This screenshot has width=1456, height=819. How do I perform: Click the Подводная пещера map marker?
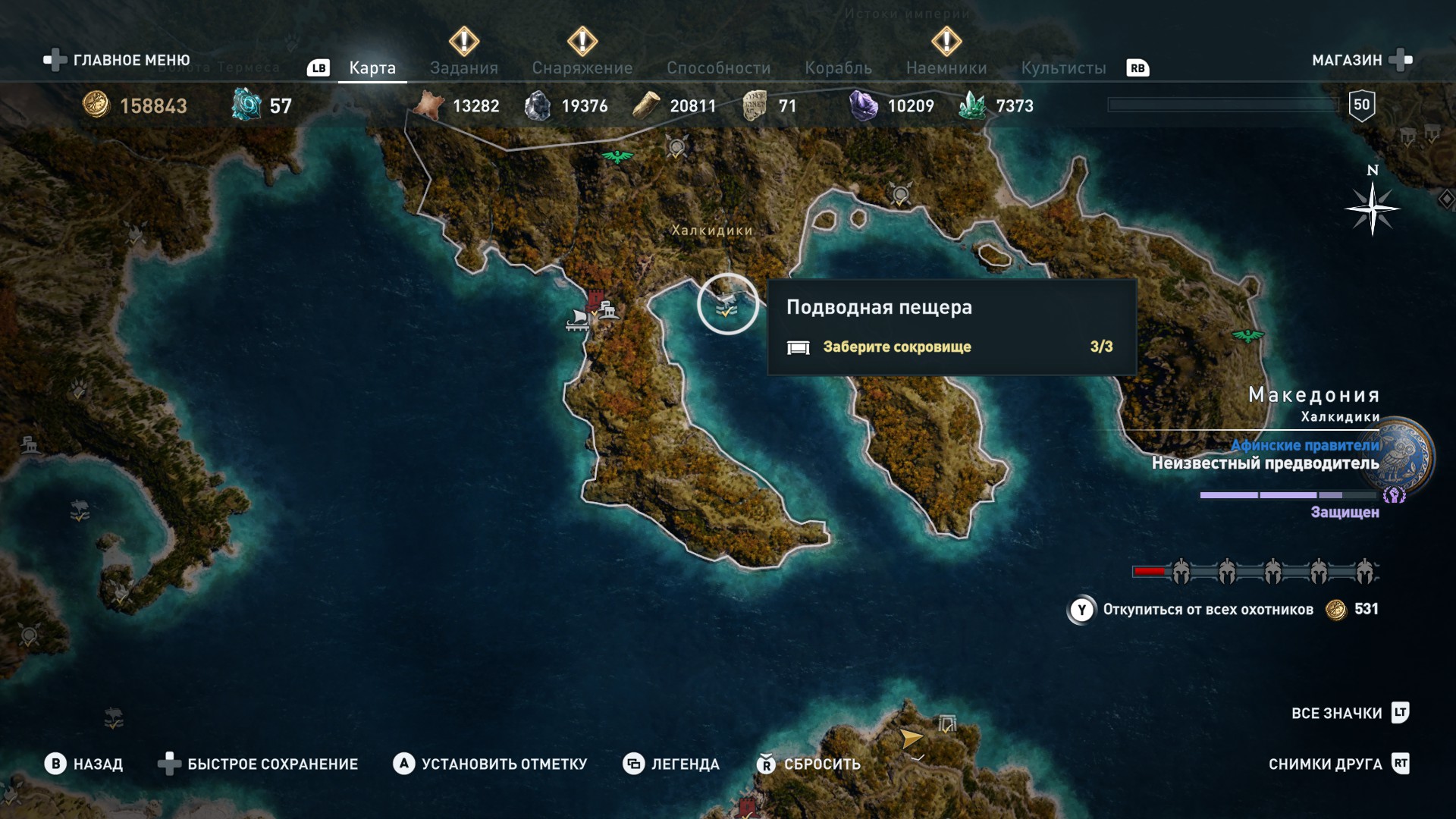click(x=726, y=305)
